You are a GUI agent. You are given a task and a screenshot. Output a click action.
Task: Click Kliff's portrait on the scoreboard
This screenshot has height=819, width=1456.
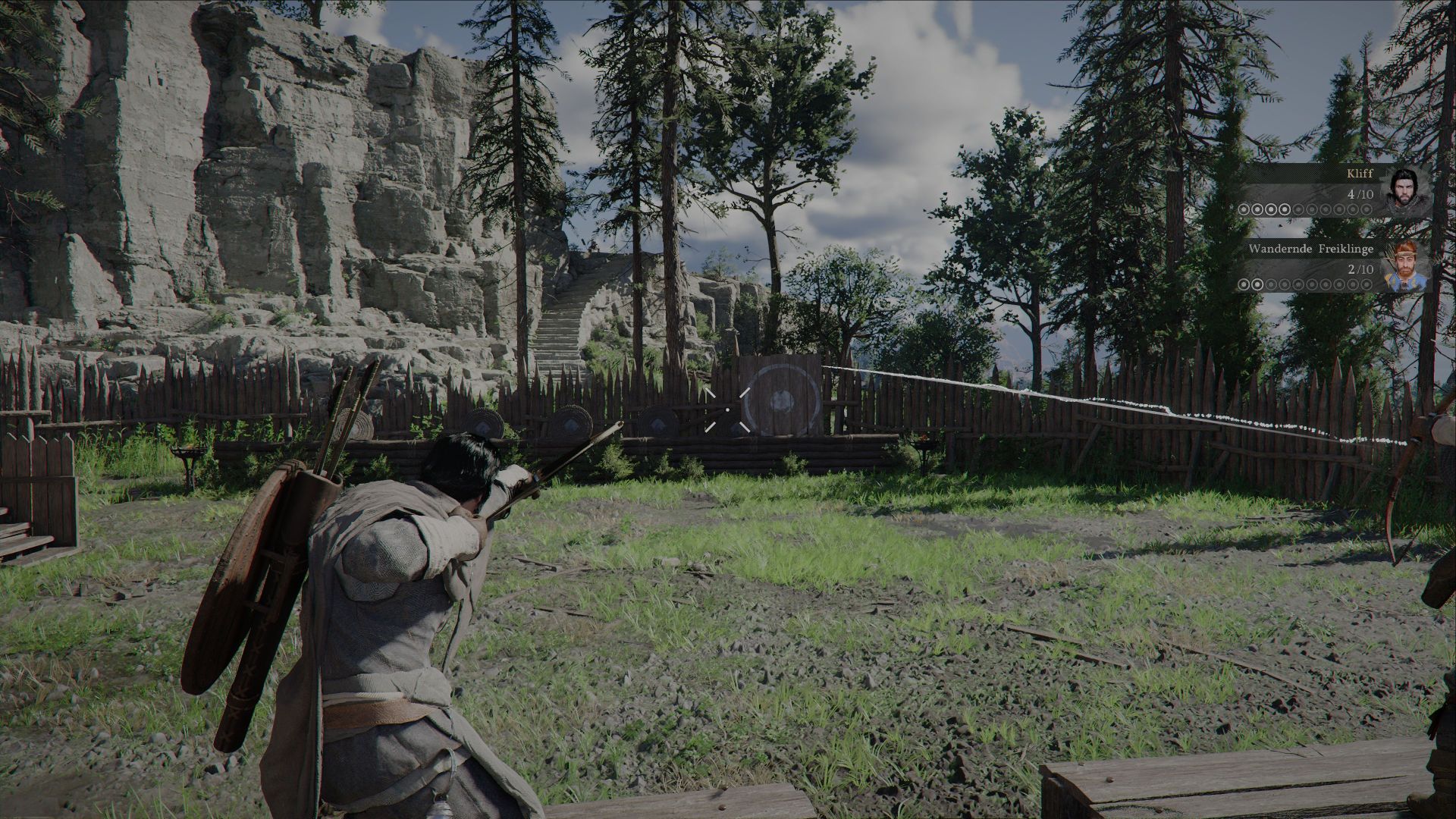click(x=1405, y=191)
